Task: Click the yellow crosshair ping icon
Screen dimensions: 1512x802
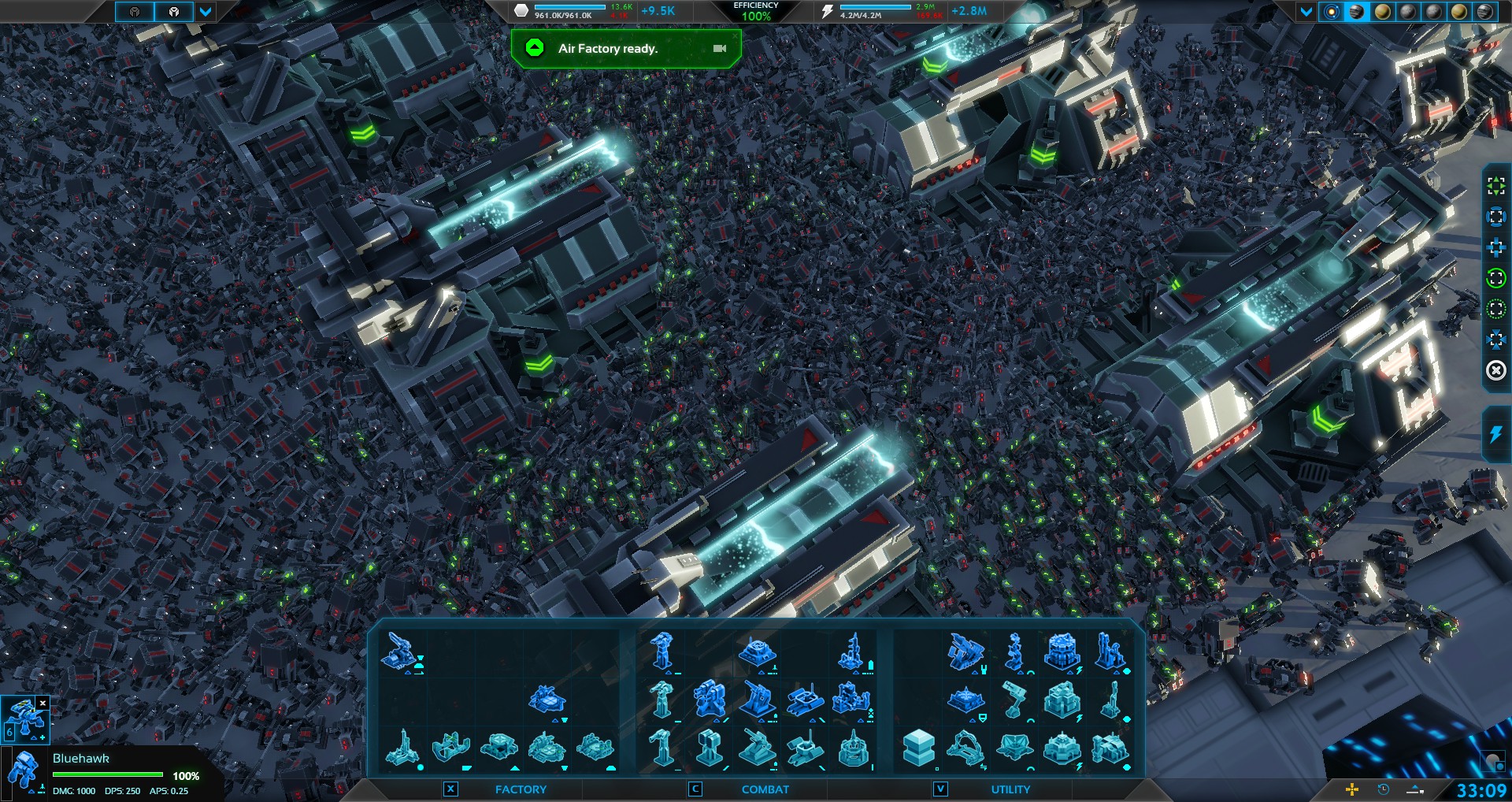Action: pyautogui.click(x=1352, y=789)
